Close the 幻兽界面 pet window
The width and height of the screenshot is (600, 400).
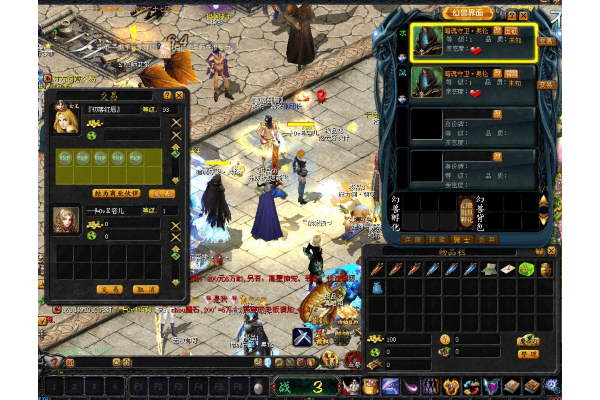pos(524,16)
